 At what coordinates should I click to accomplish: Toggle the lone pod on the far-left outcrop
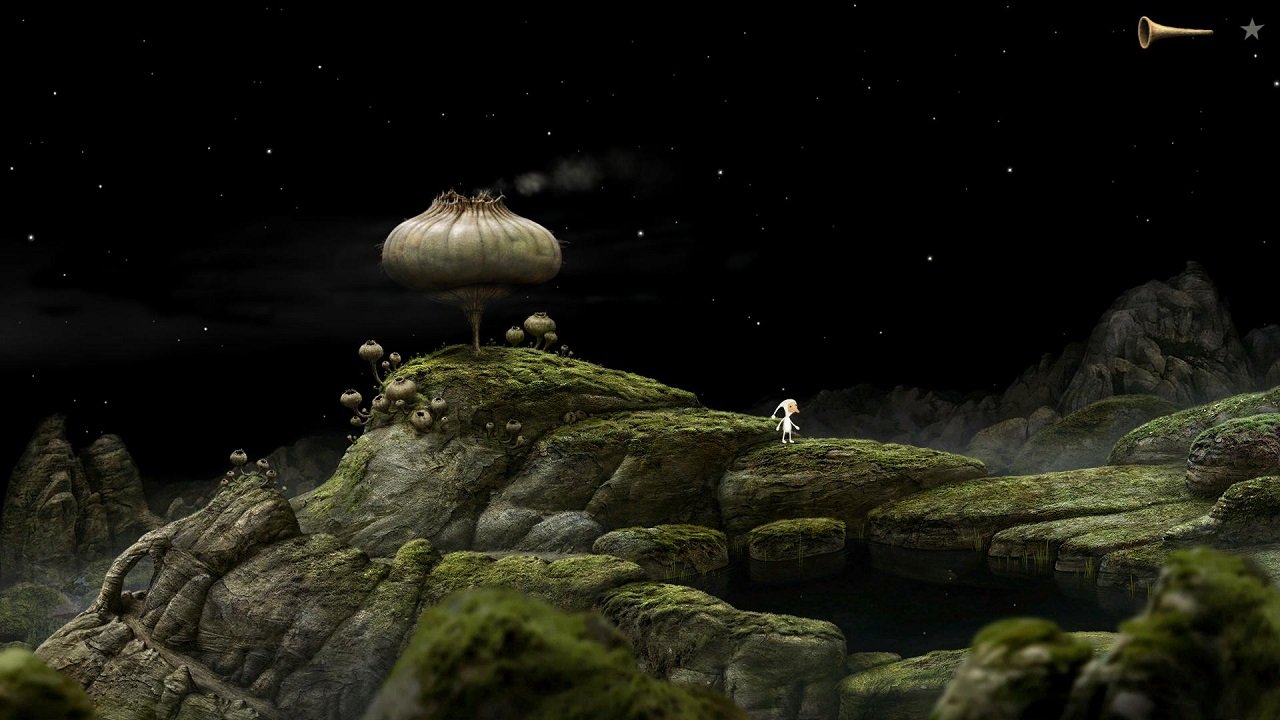pyautogui.click(x=240, y=455)
